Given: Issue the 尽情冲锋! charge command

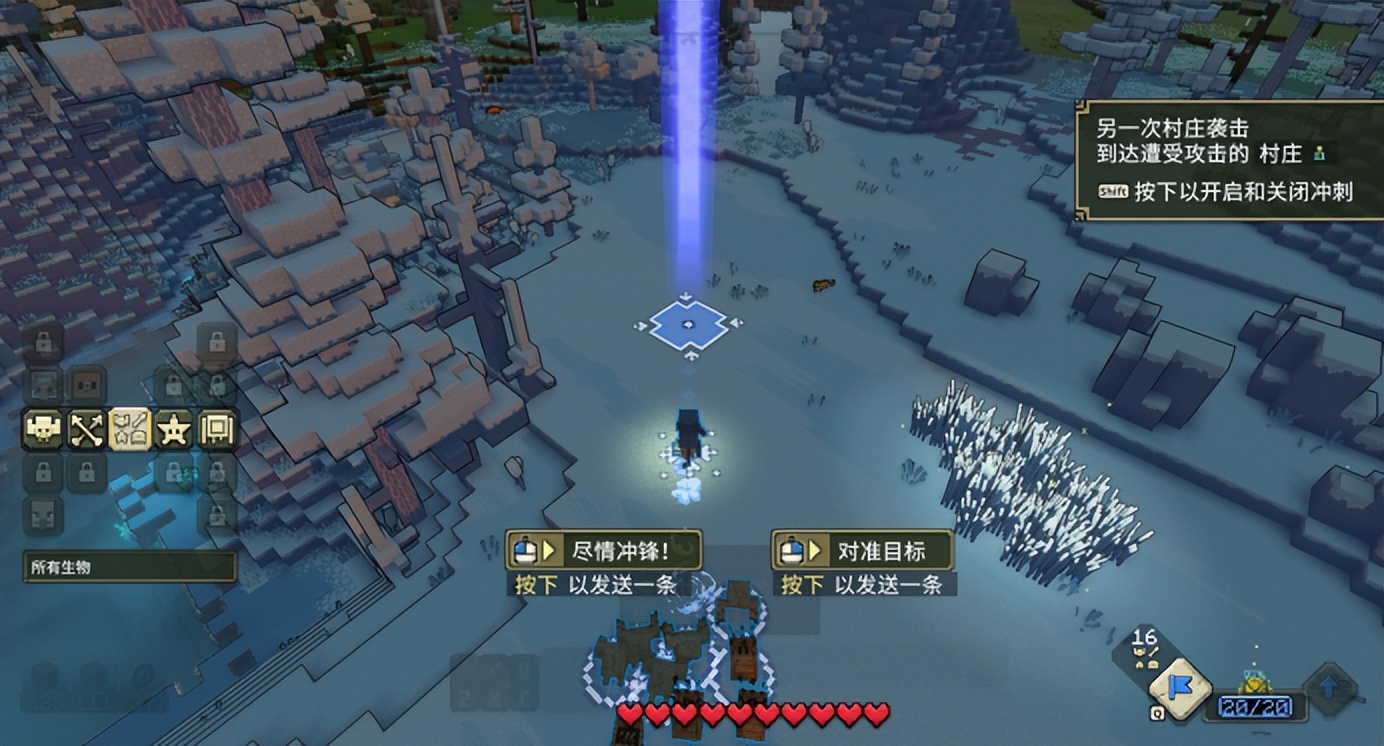Looking at the screenshot, I should 603,550.
